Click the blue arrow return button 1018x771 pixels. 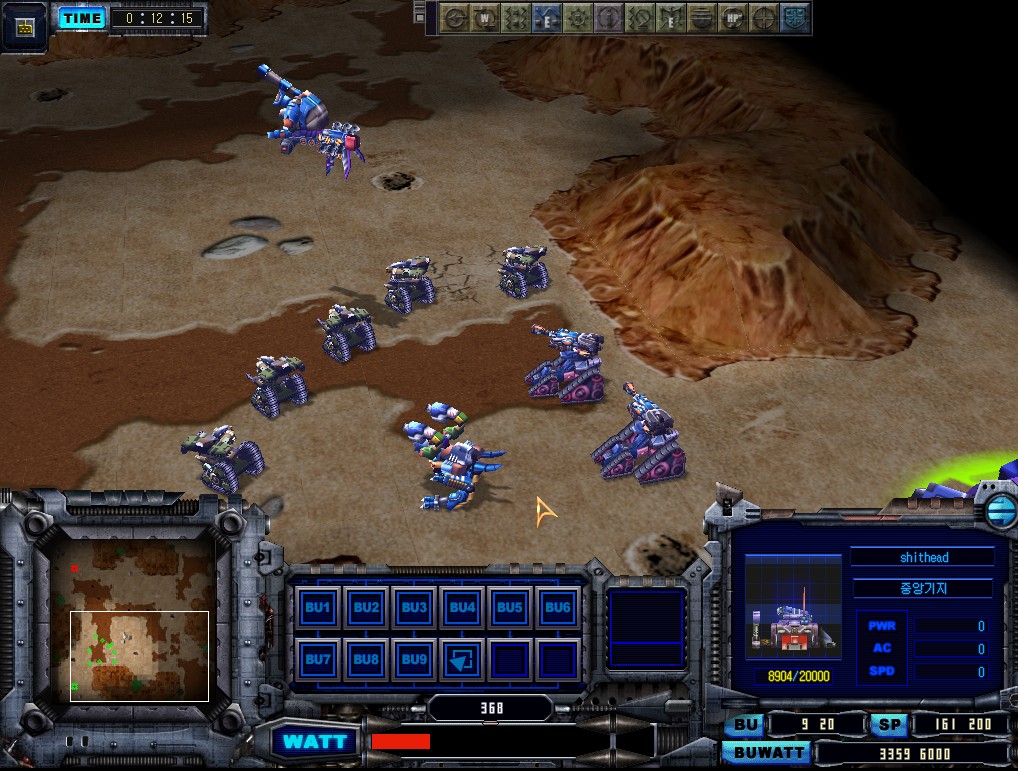click(x=462, y=659)
